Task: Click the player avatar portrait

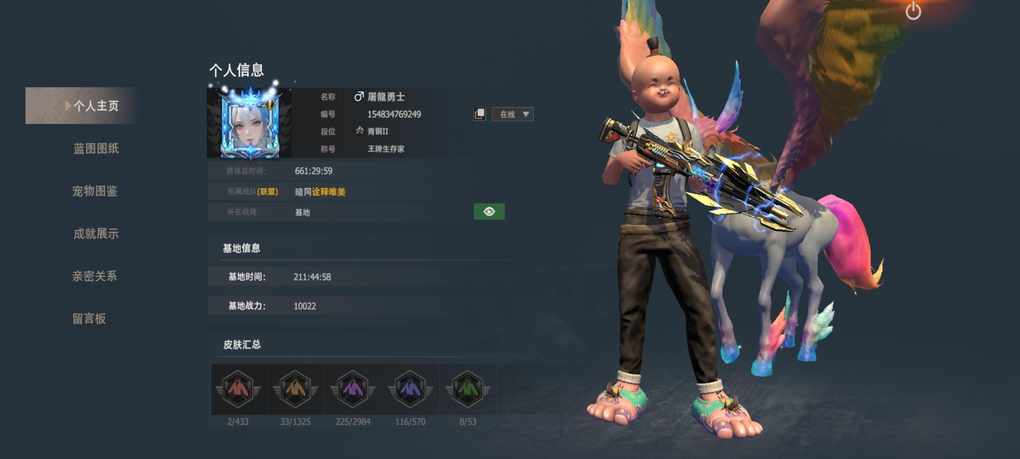Action: pos(250,122)
